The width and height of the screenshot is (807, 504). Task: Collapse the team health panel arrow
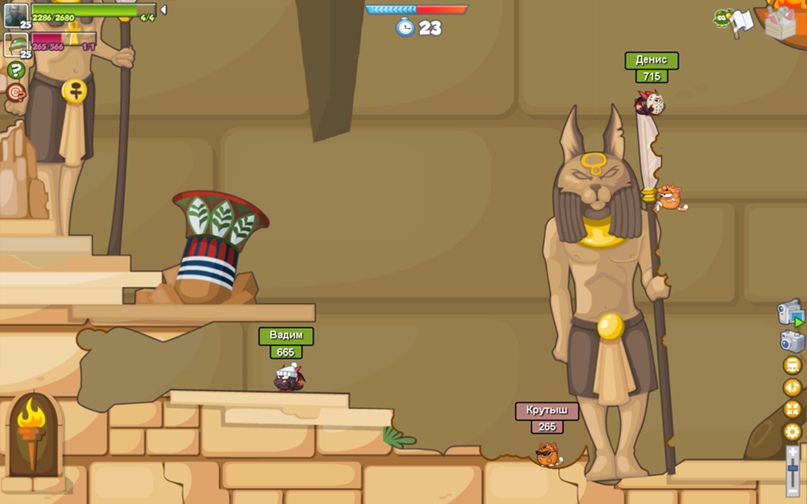[x=164, y=11]
